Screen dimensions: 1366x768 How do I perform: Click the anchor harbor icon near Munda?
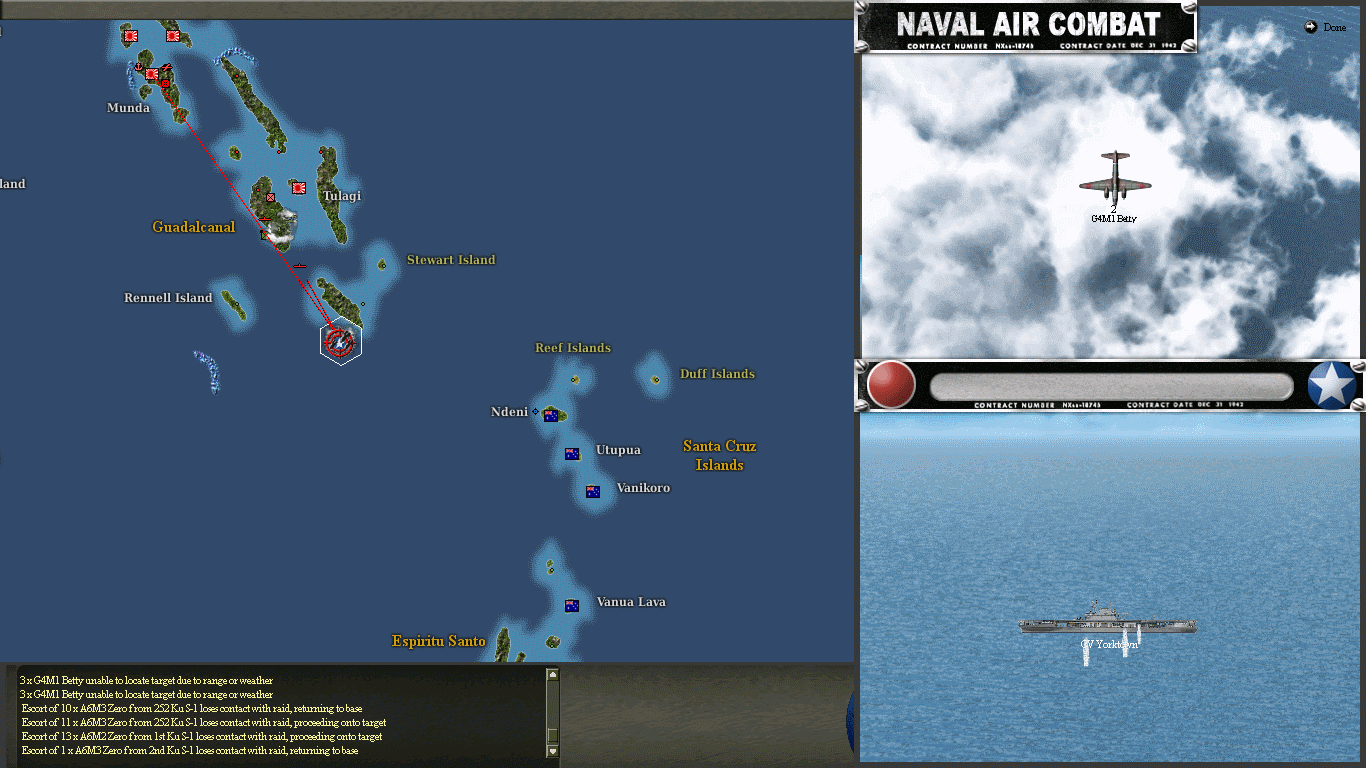[x=138, y=66]
